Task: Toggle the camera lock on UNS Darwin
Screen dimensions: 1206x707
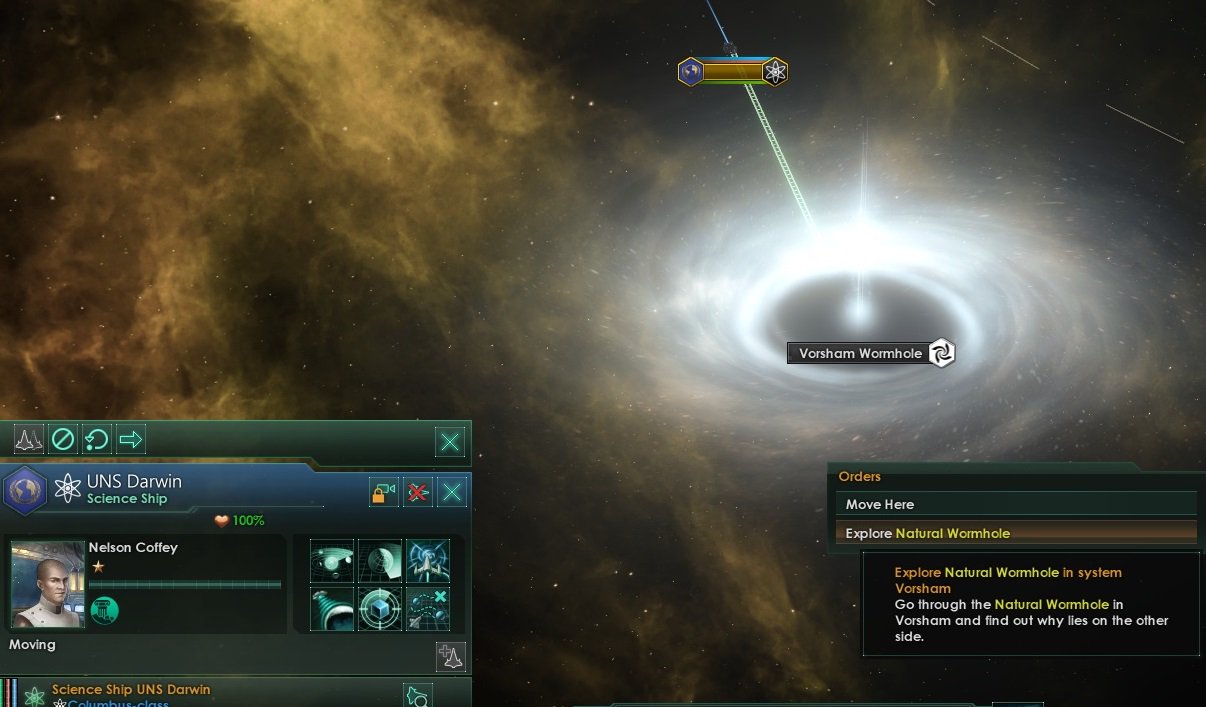Action: click(384, 492)
